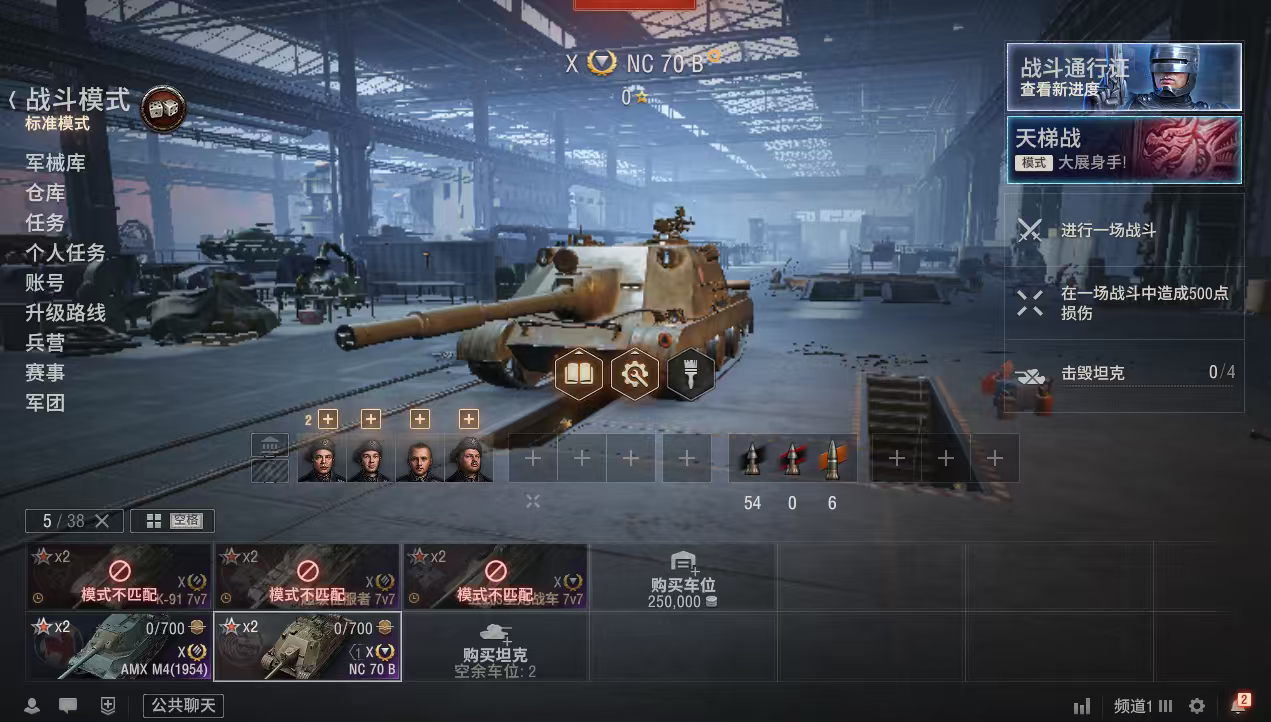Open the 公共聊天 public chat
Viewport: 1271px width, 722px height.
183,706
